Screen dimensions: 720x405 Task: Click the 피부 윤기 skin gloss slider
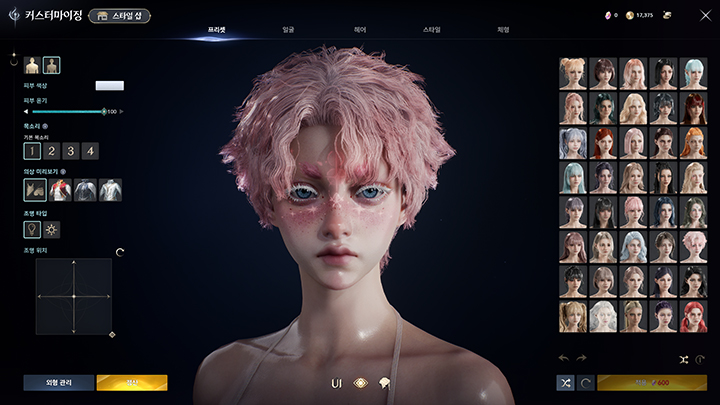click(68, 111)
